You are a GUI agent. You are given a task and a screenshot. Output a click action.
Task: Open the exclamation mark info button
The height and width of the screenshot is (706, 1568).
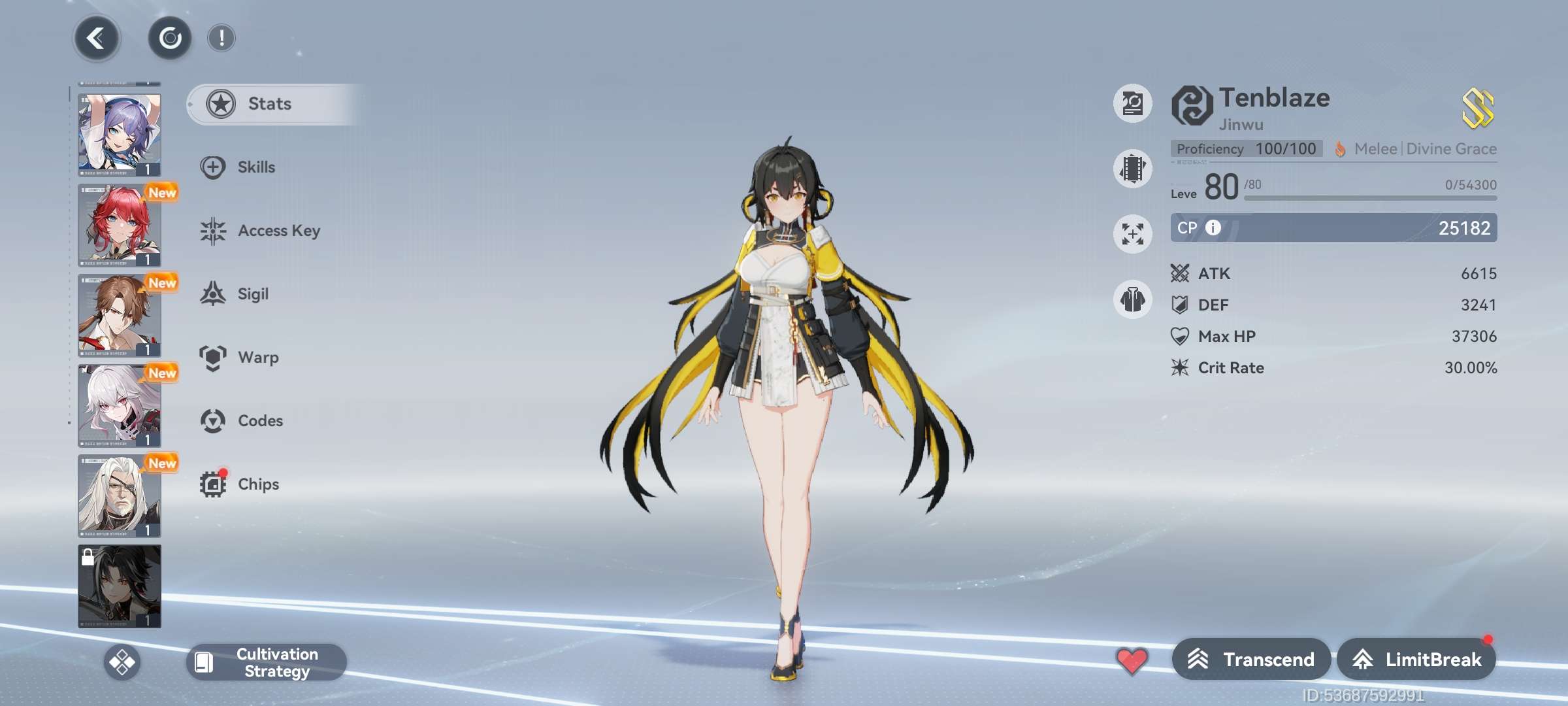(x=221, y=39)
